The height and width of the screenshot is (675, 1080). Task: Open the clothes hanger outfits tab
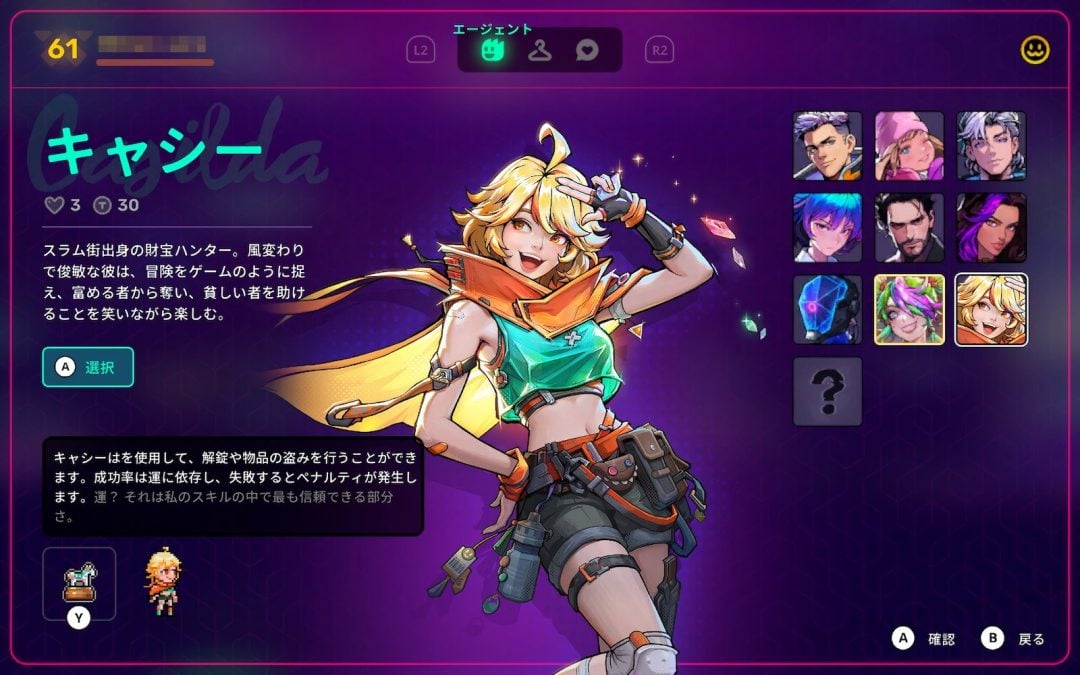(540, 49)
